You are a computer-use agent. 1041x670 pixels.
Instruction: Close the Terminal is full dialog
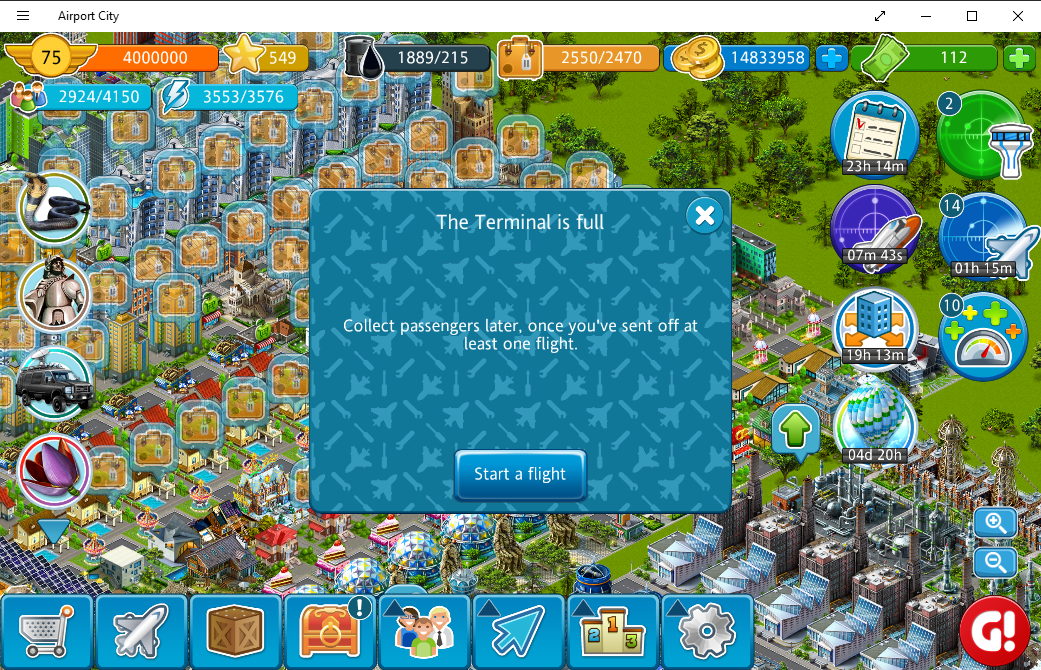(x=704, y=215)
